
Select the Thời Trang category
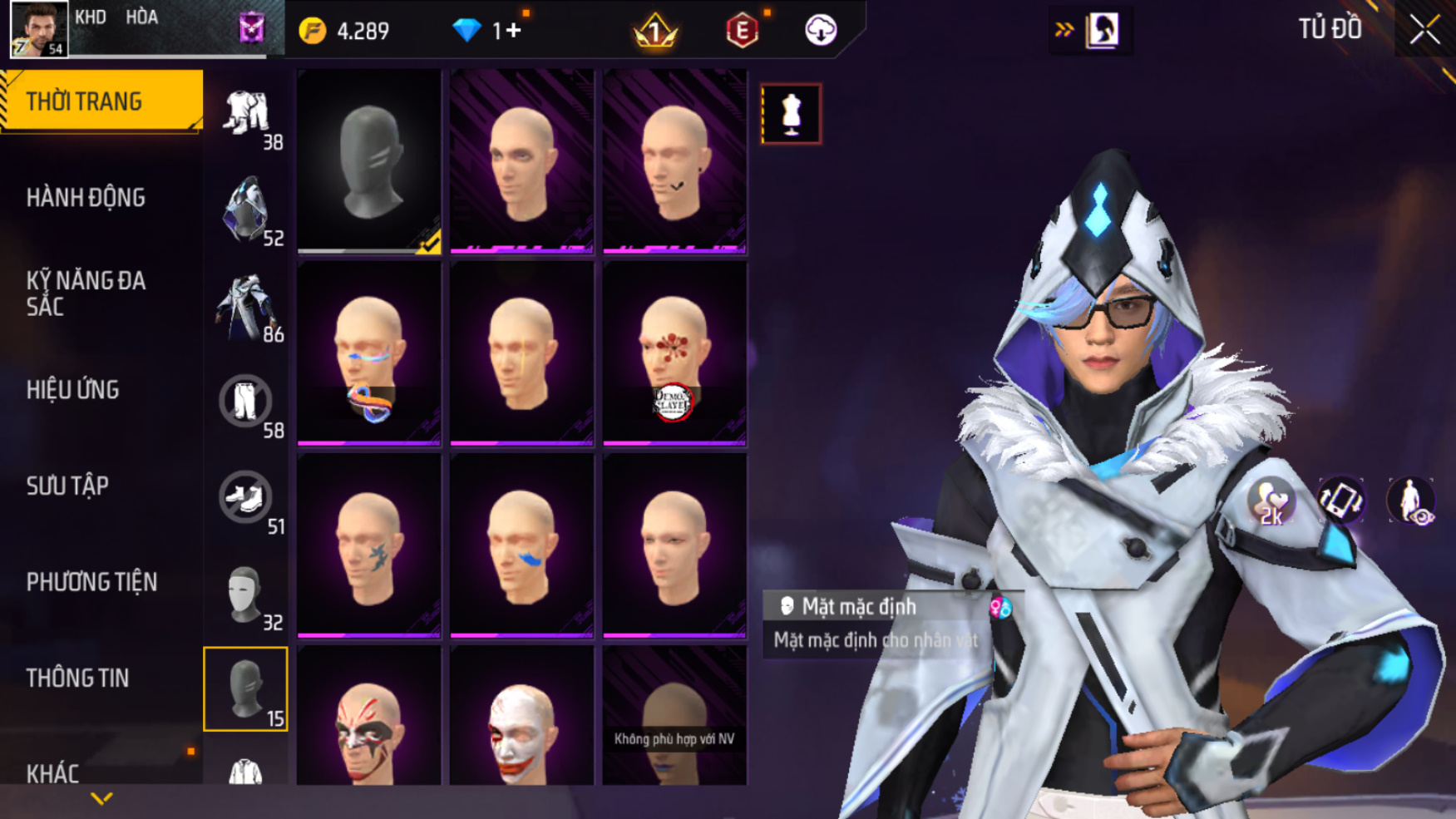[x=101, y=101]
